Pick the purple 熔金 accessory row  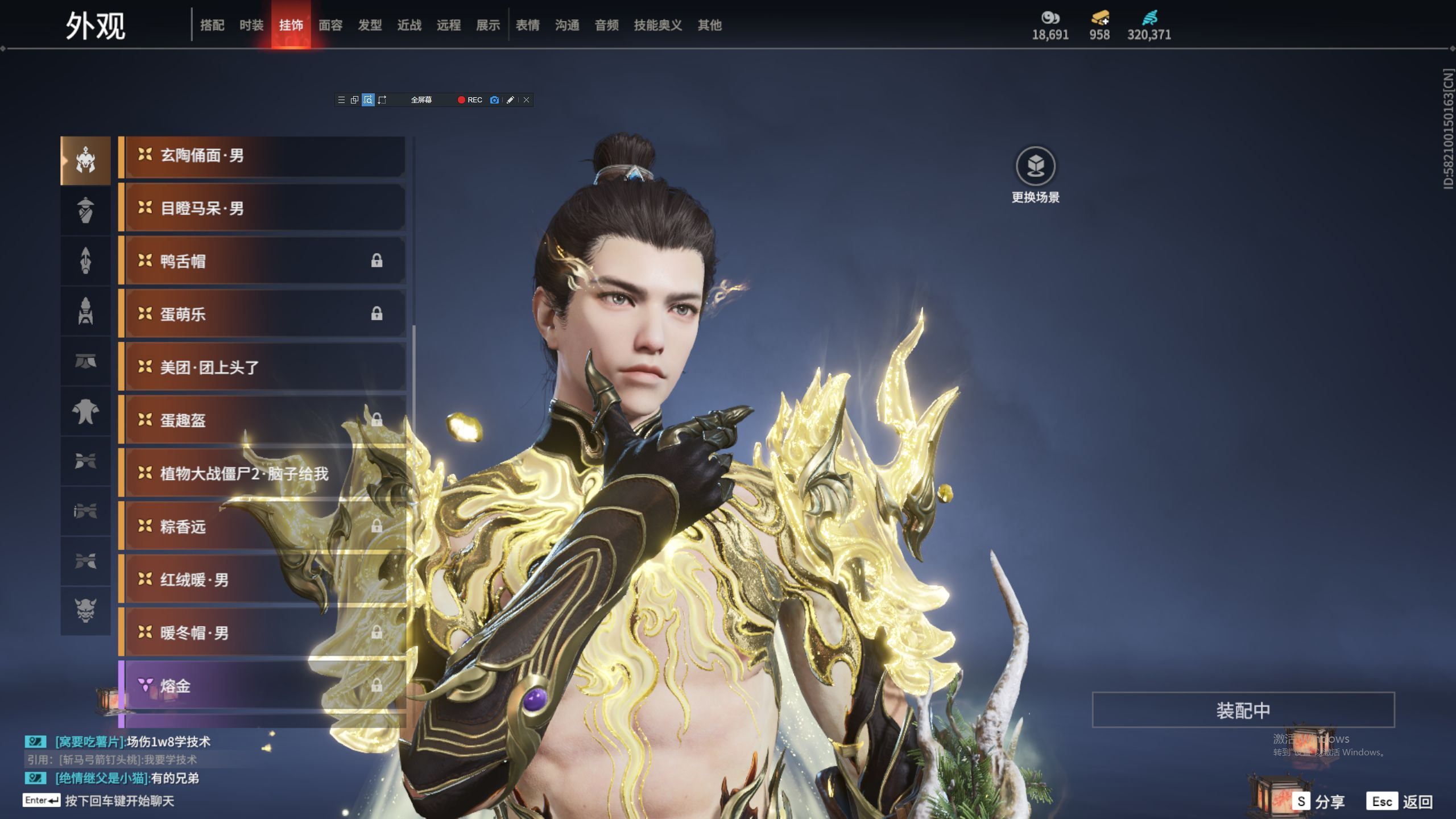click(263, 686)
